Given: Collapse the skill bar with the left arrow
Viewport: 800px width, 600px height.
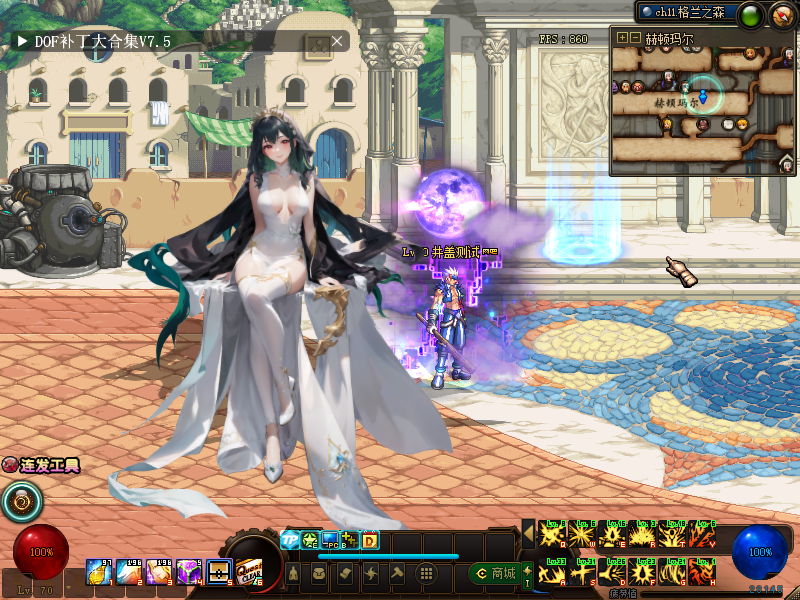Looking at the screenshot, I should click(x=528, y=533).
